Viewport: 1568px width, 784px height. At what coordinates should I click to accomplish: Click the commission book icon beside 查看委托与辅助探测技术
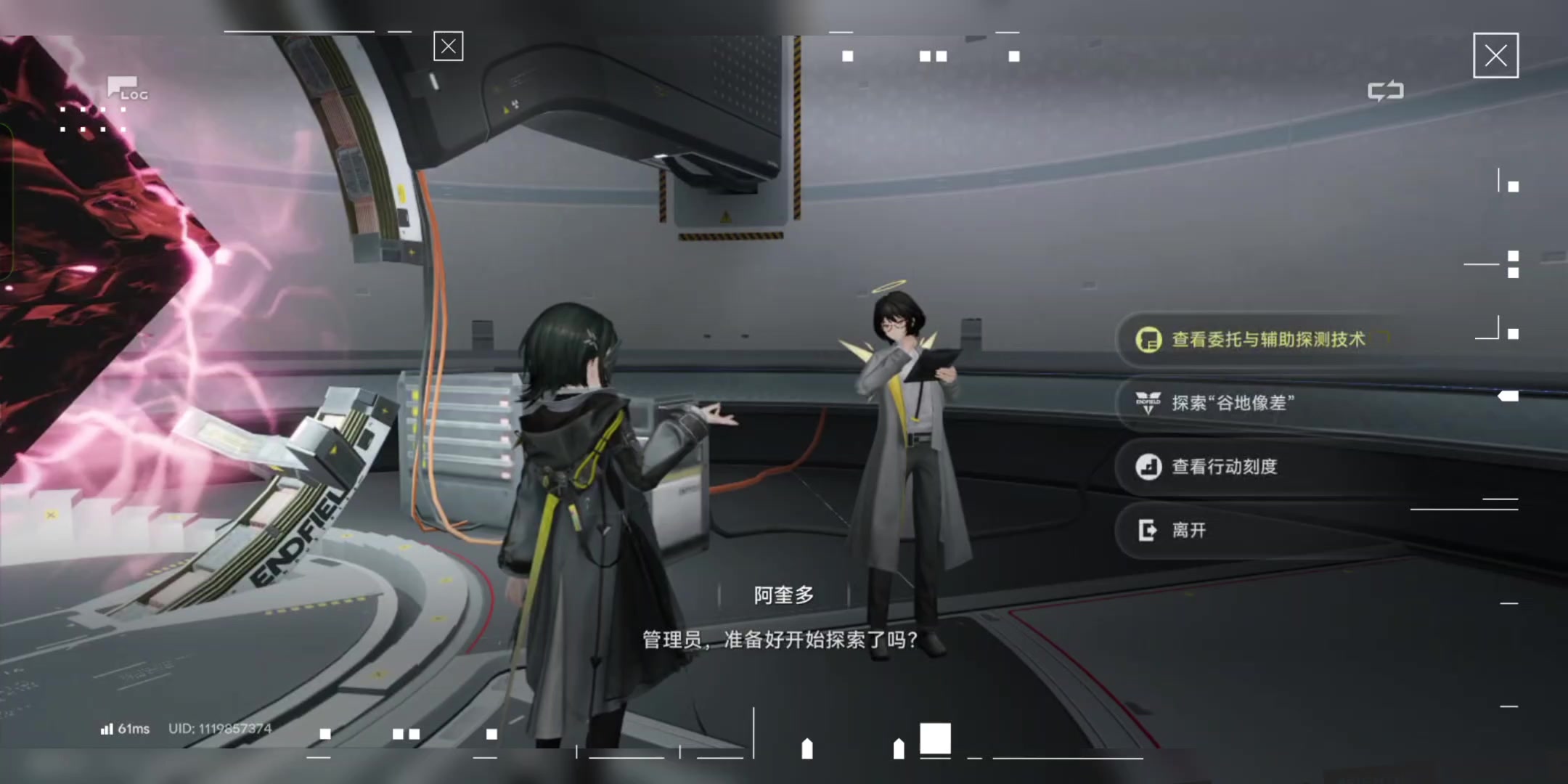[1151, 339]
